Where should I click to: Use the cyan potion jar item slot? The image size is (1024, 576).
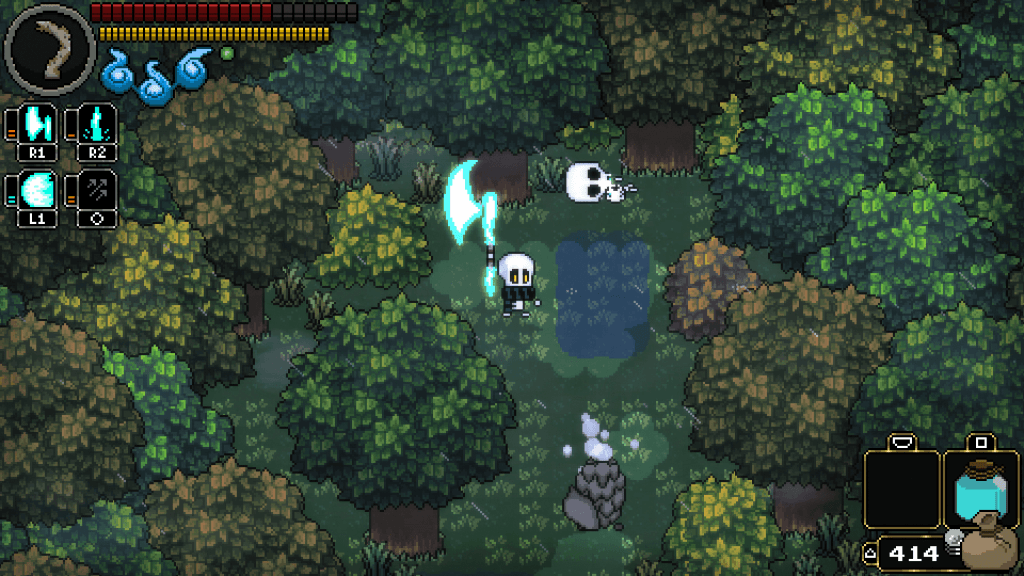point(979,490)
